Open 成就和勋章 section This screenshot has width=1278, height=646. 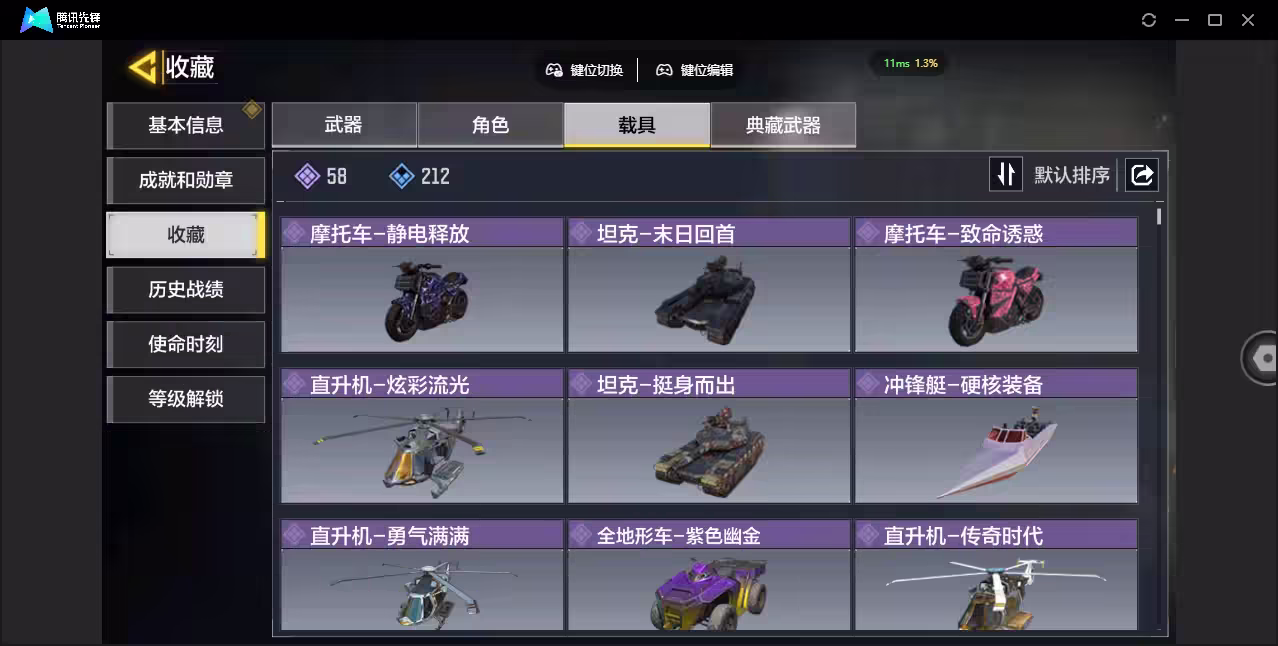185,181
